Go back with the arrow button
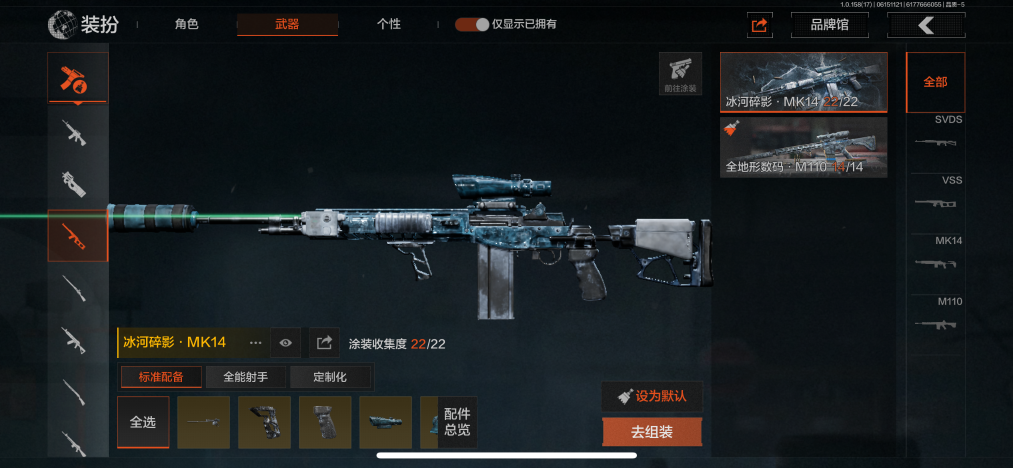Screen dimensions: 1013x468 coord(925,25)
